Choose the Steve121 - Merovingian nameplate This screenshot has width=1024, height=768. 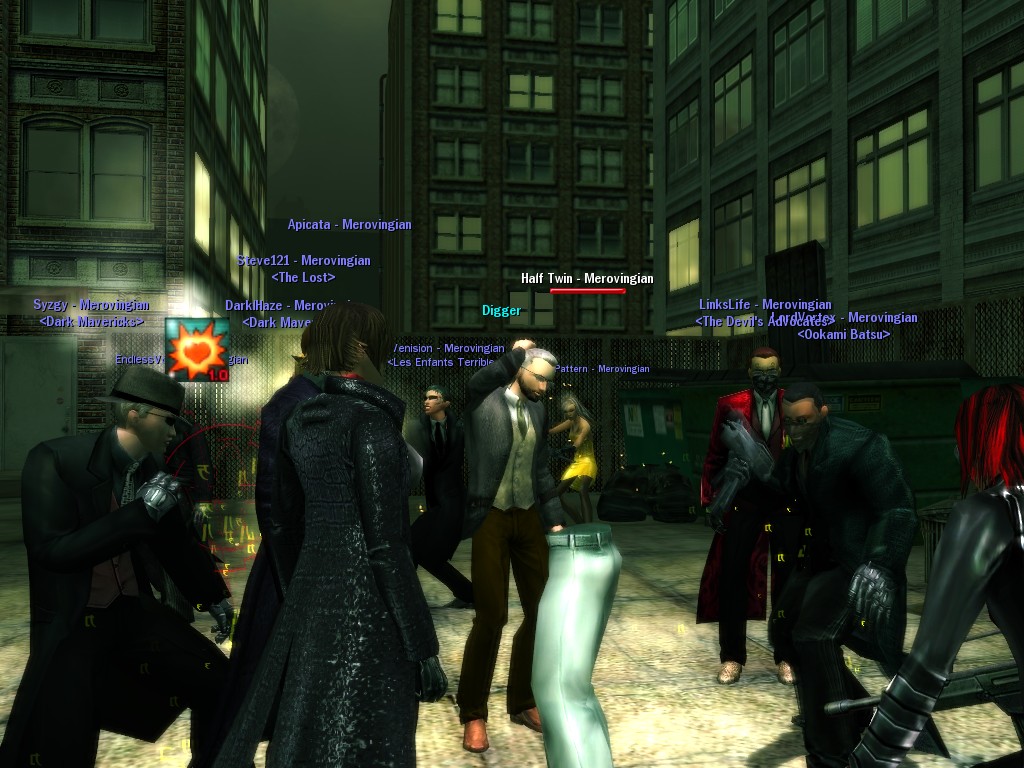(x=303, y=261)
